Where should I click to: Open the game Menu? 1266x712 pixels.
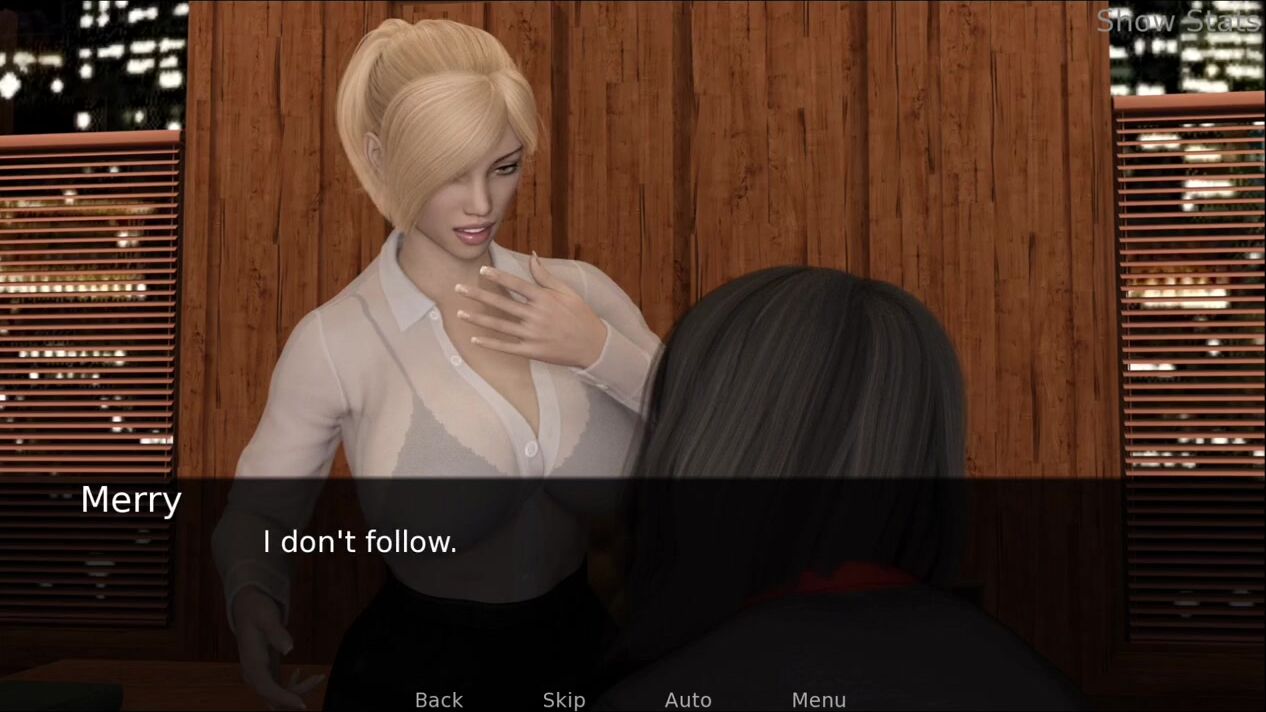coord(818,700)
